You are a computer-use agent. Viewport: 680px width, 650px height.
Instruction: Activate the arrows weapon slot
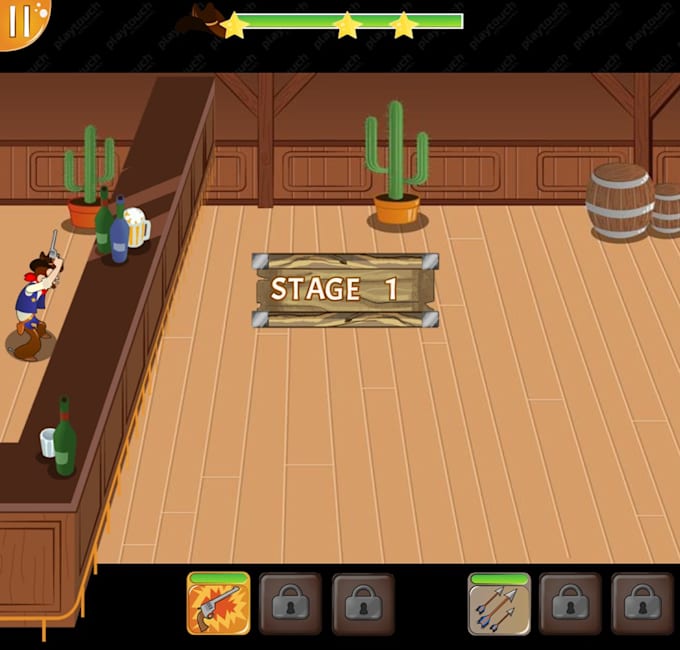[499, 605]
